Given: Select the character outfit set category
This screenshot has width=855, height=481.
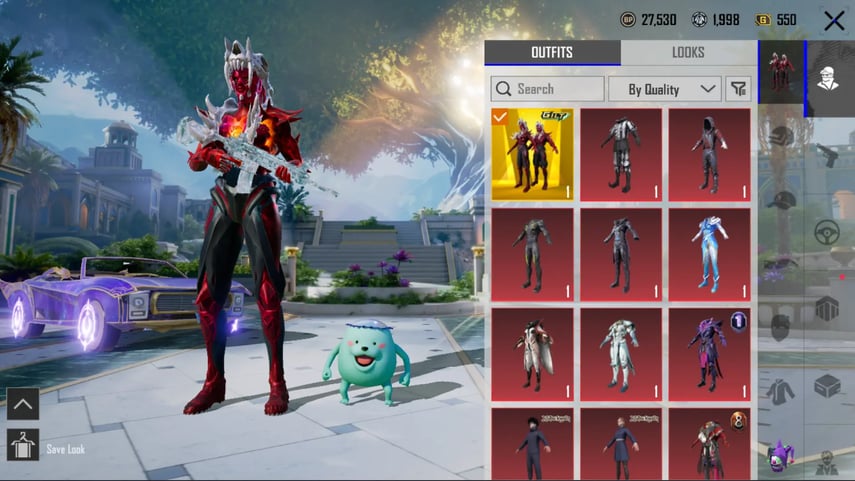Looking at the screenshot, I should coord(782,73).
